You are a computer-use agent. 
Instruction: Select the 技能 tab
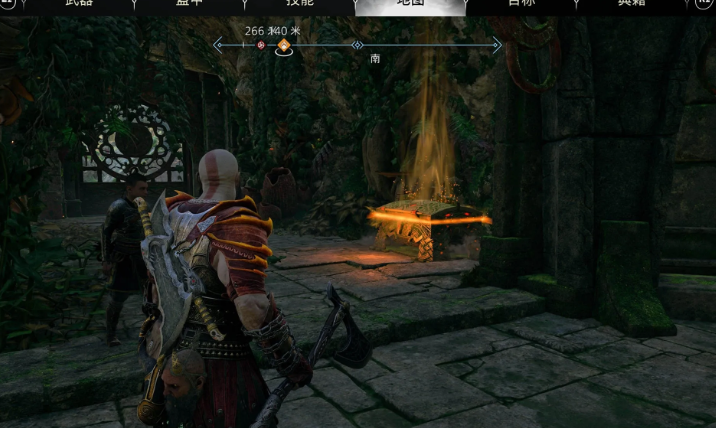(300, 4)
